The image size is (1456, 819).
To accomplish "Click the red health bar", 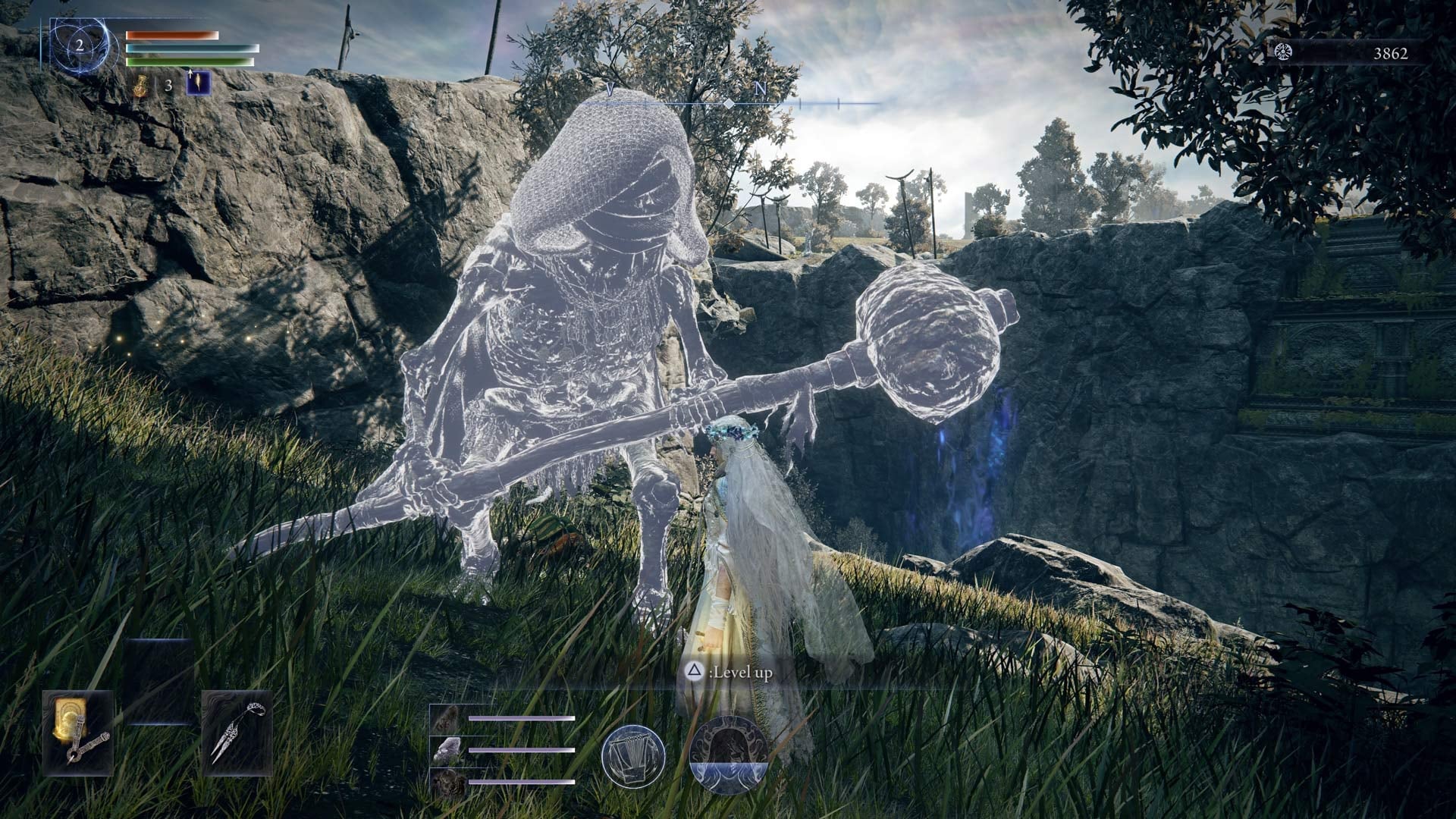I will (x=173, y=35).
